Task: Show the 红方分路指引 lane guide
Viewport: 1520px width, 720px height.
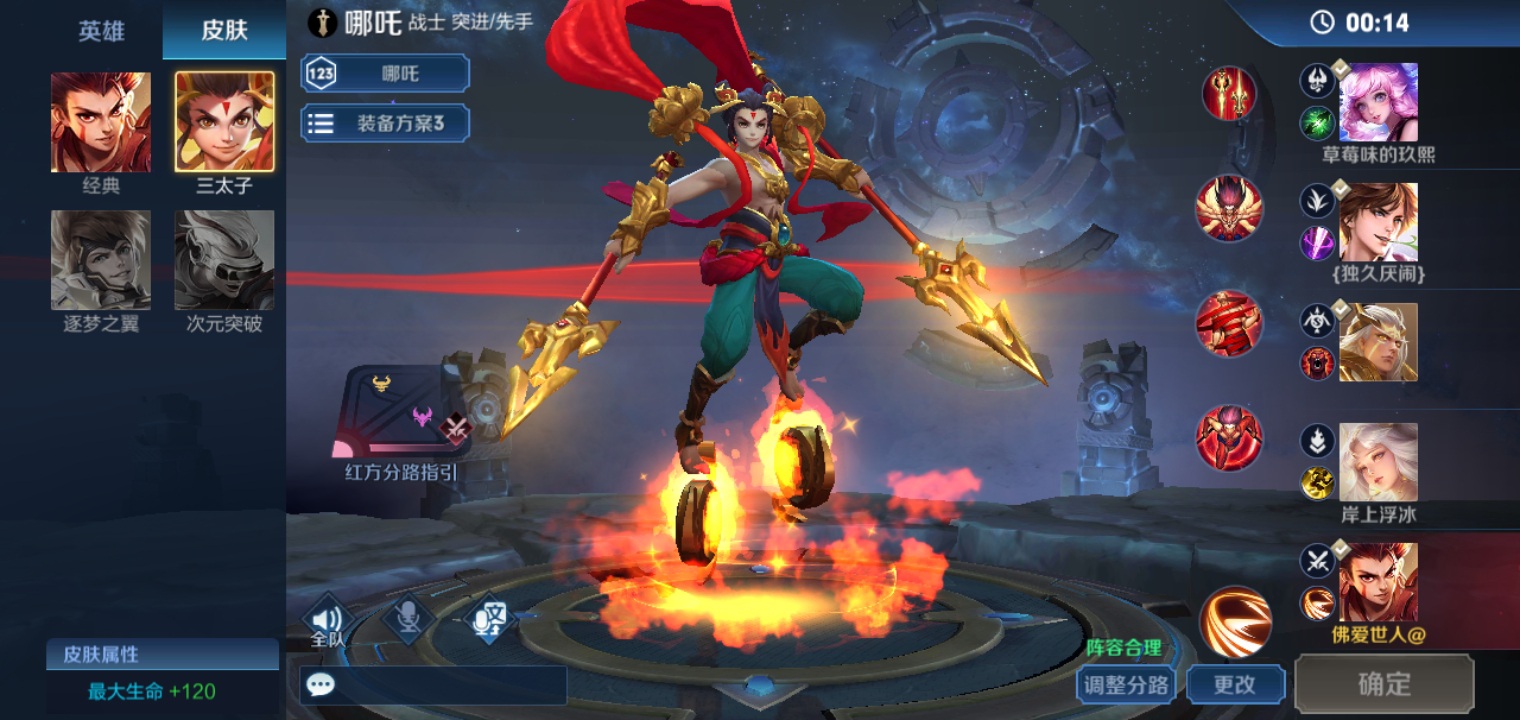Action: tap(400, 412)
